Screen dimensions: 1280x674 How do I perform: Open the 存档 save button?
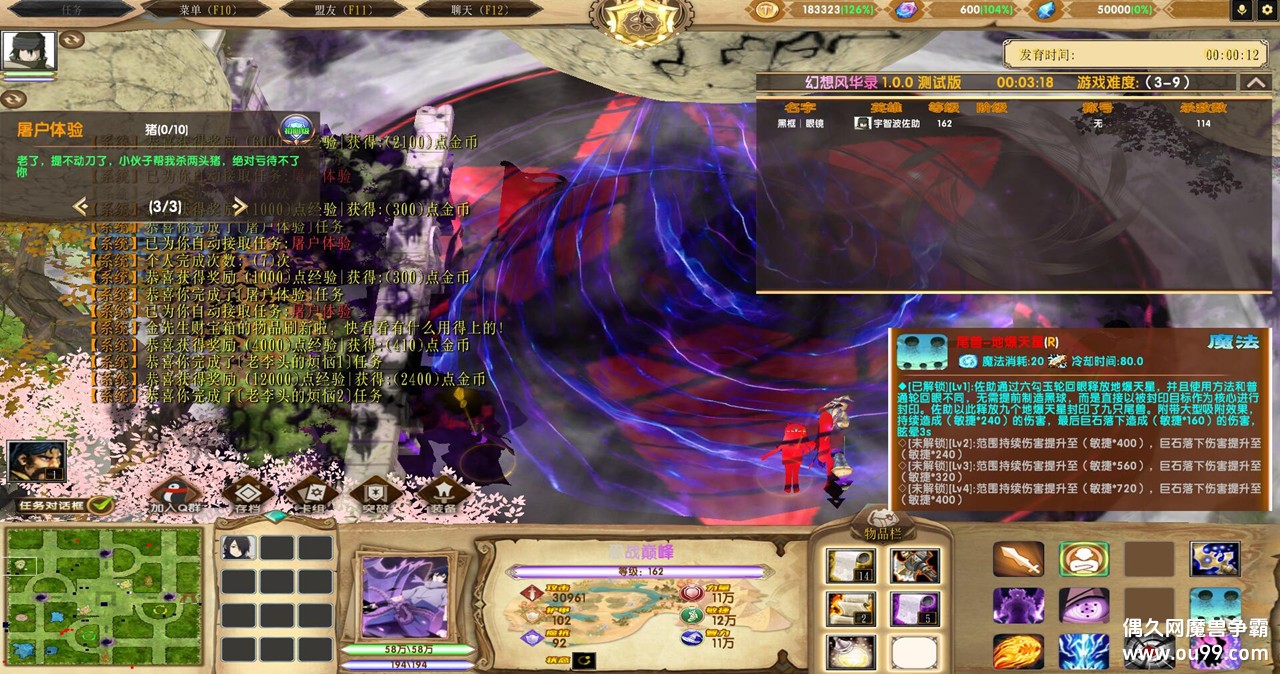click(x=246, y=495)
